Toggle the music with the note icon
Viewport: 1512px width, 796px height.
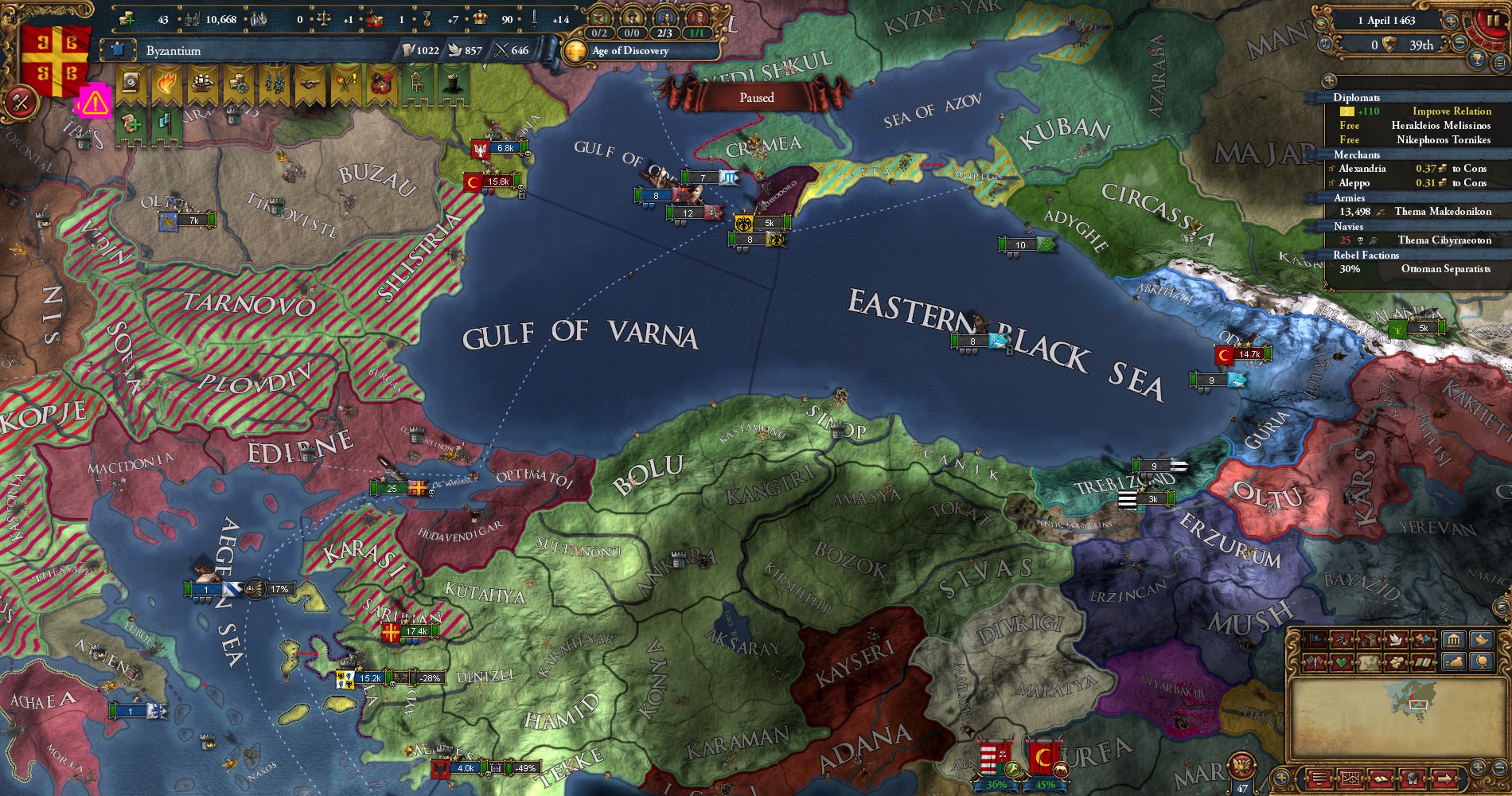tap(1324, 44)
